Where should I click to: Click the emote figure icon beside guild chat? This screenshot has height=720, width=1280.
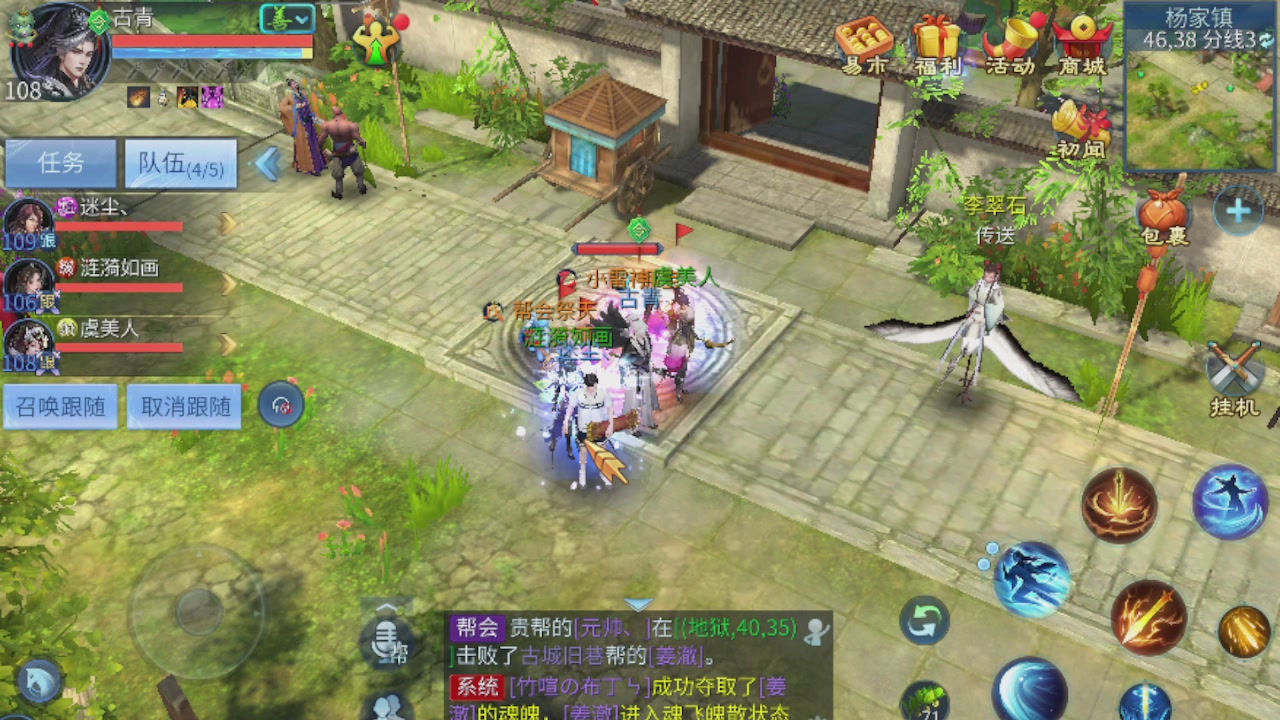(x=385, y=712)
